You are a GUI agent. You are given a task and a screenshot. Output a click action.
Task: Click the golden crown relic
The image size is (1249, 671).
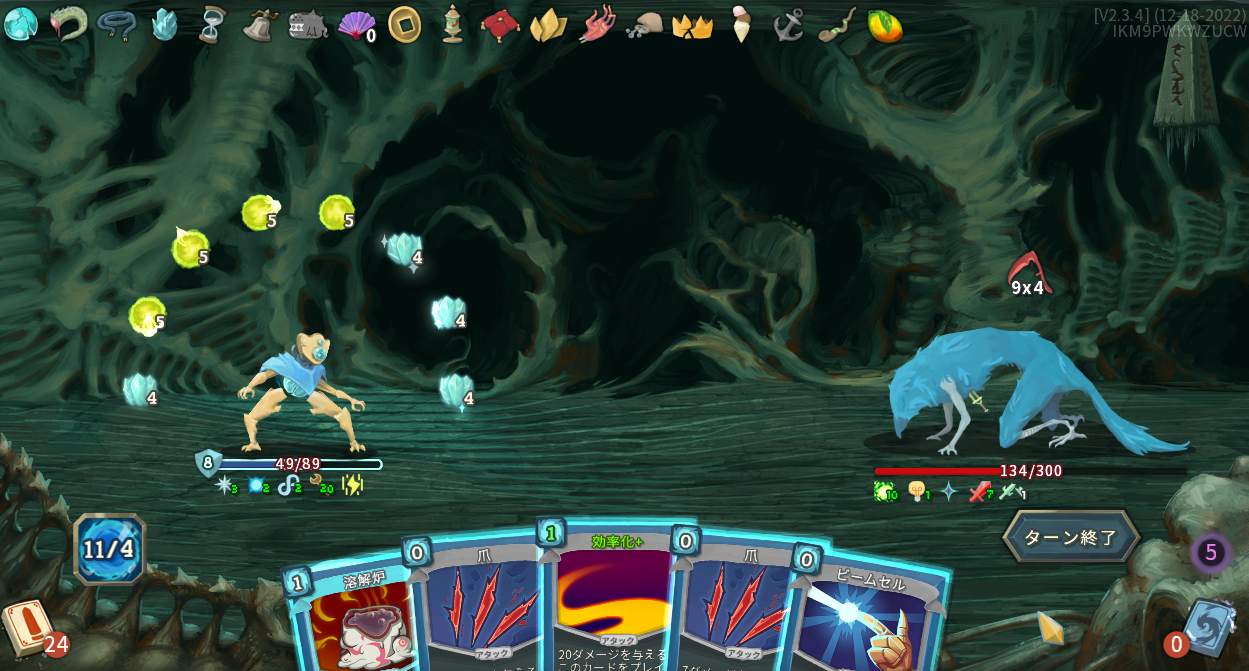[692, 26]
